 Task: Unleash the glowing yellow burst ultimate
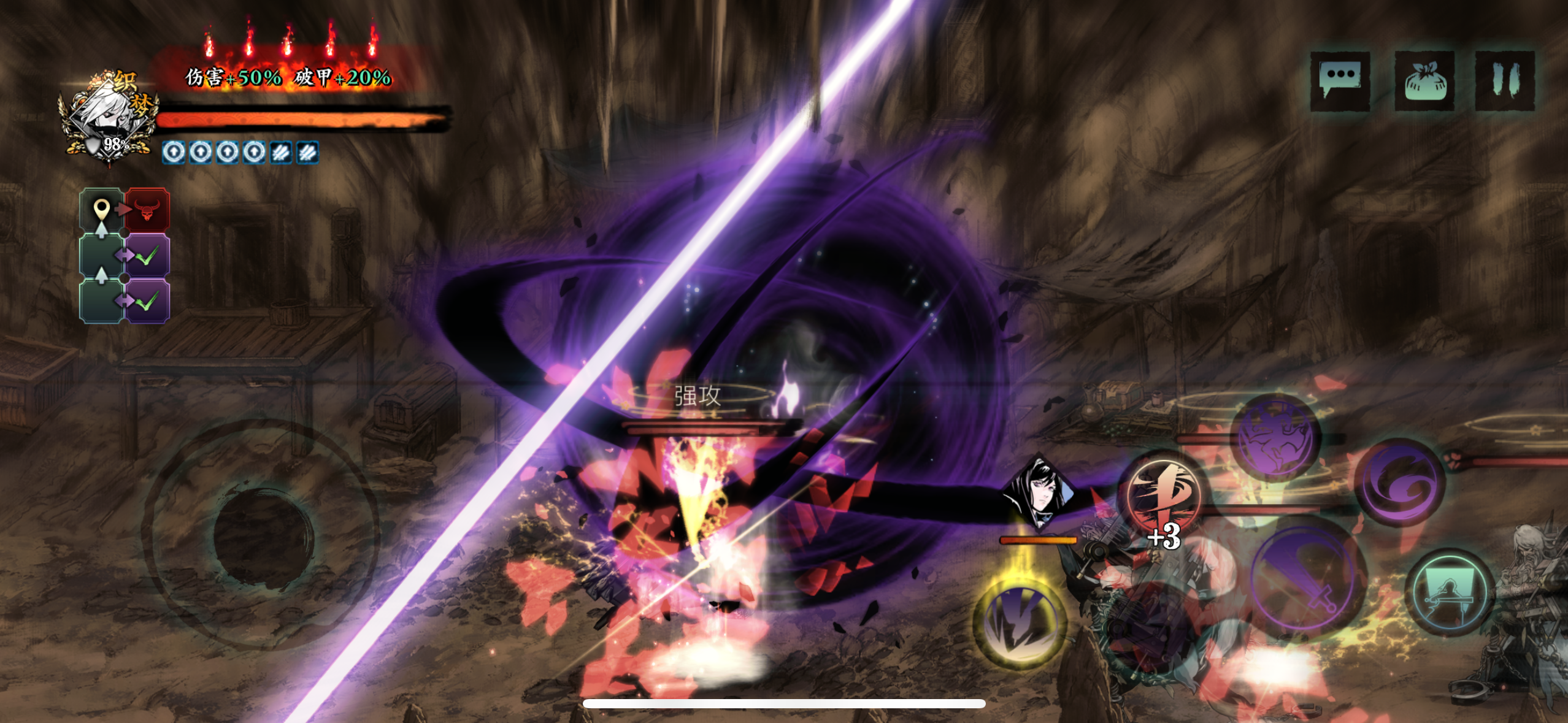(x=1021, y=622)
